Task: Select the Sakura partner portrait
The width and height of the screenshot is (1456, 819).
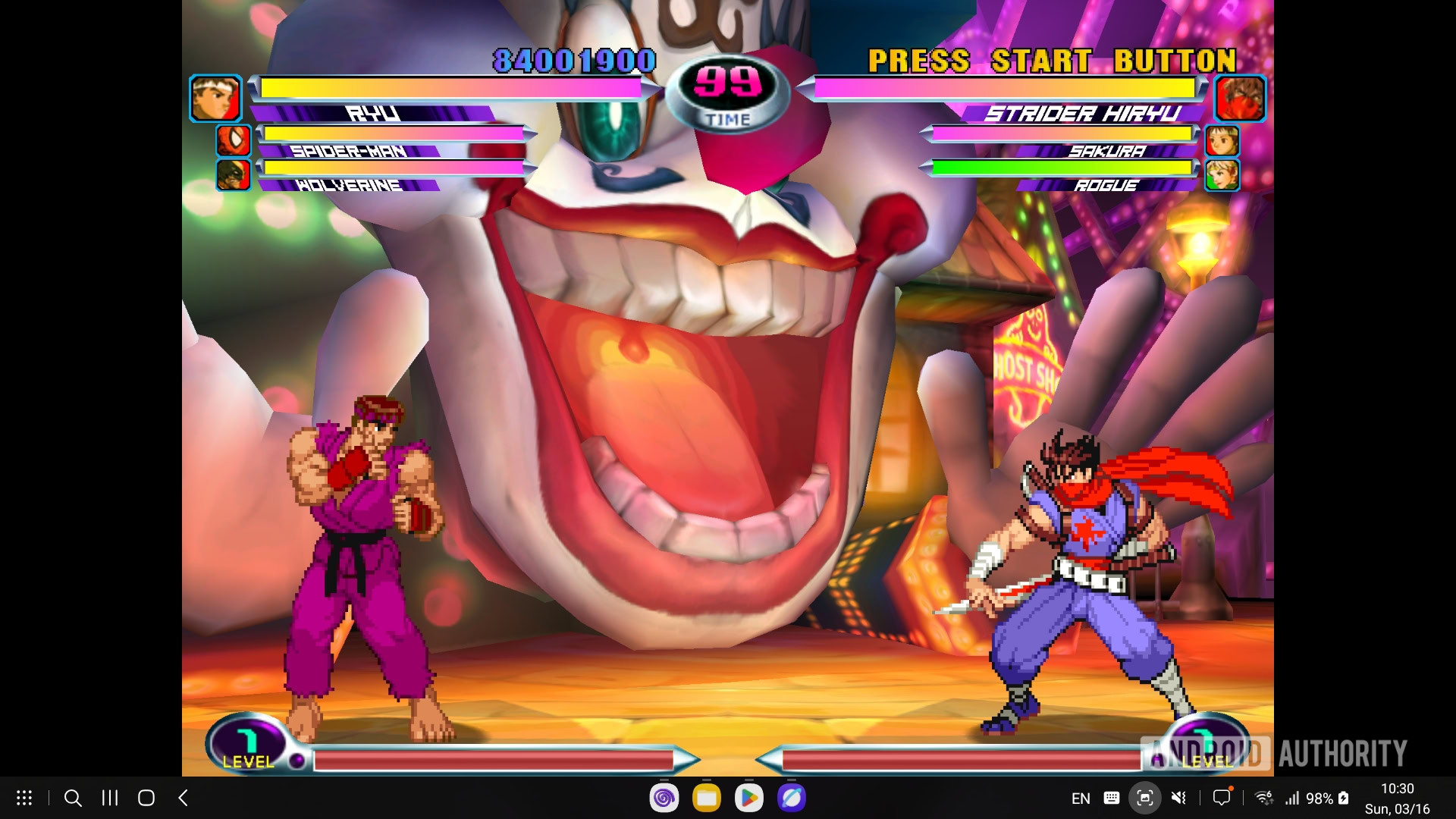Action: point(1222,141)
